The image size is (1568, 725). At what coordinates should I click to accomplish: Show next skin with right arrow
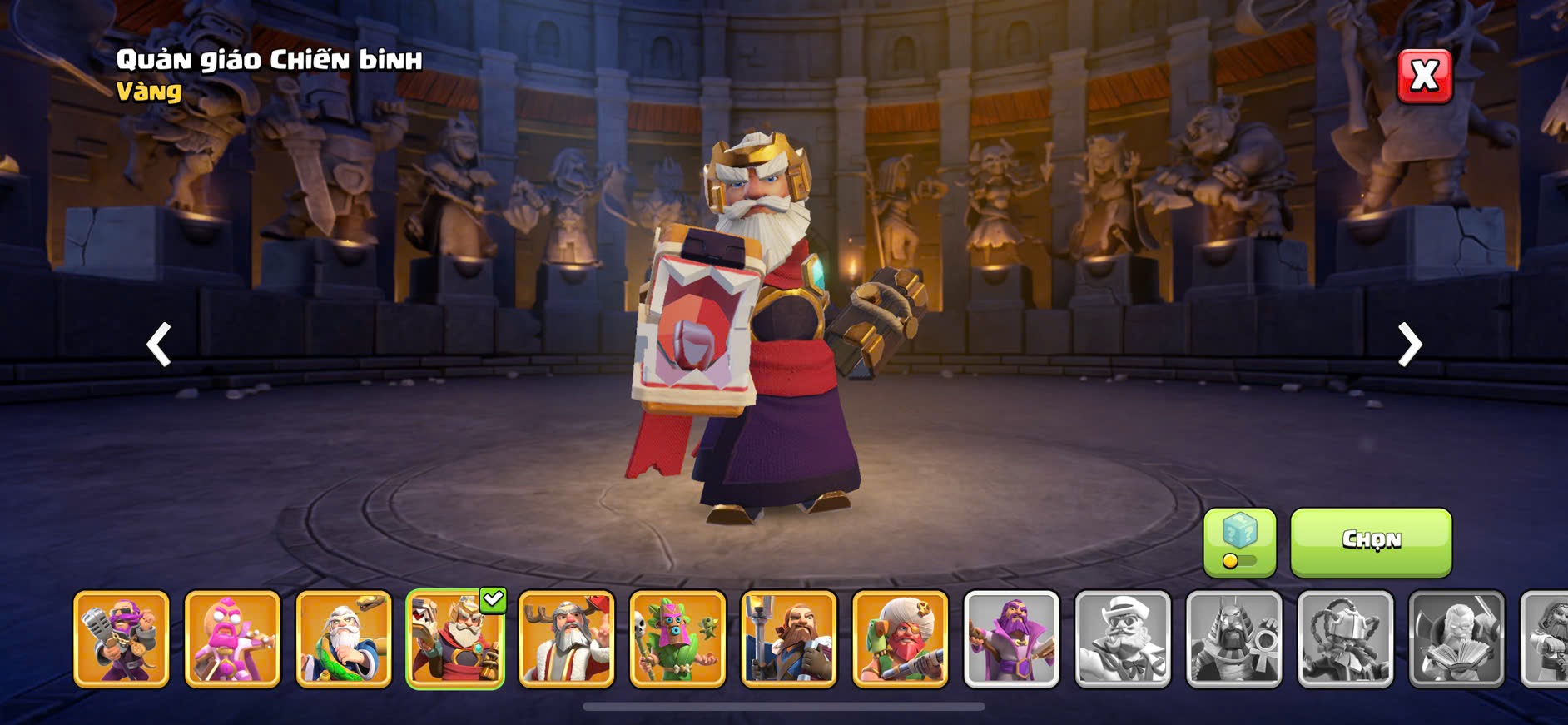[1409, 344]
